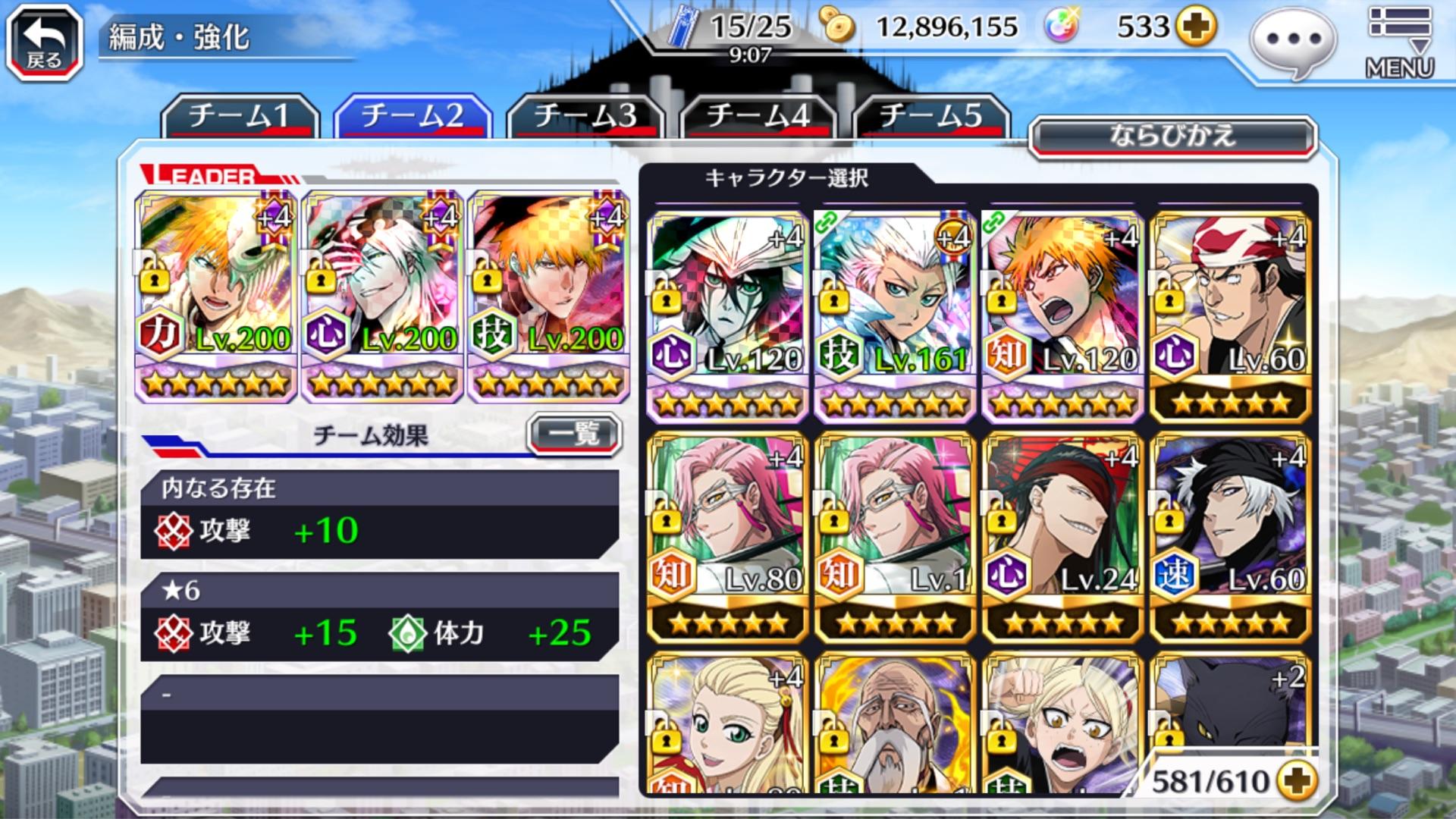Select the チーム3 tab
Viewport: 1456px width, 819px height.
585,116
